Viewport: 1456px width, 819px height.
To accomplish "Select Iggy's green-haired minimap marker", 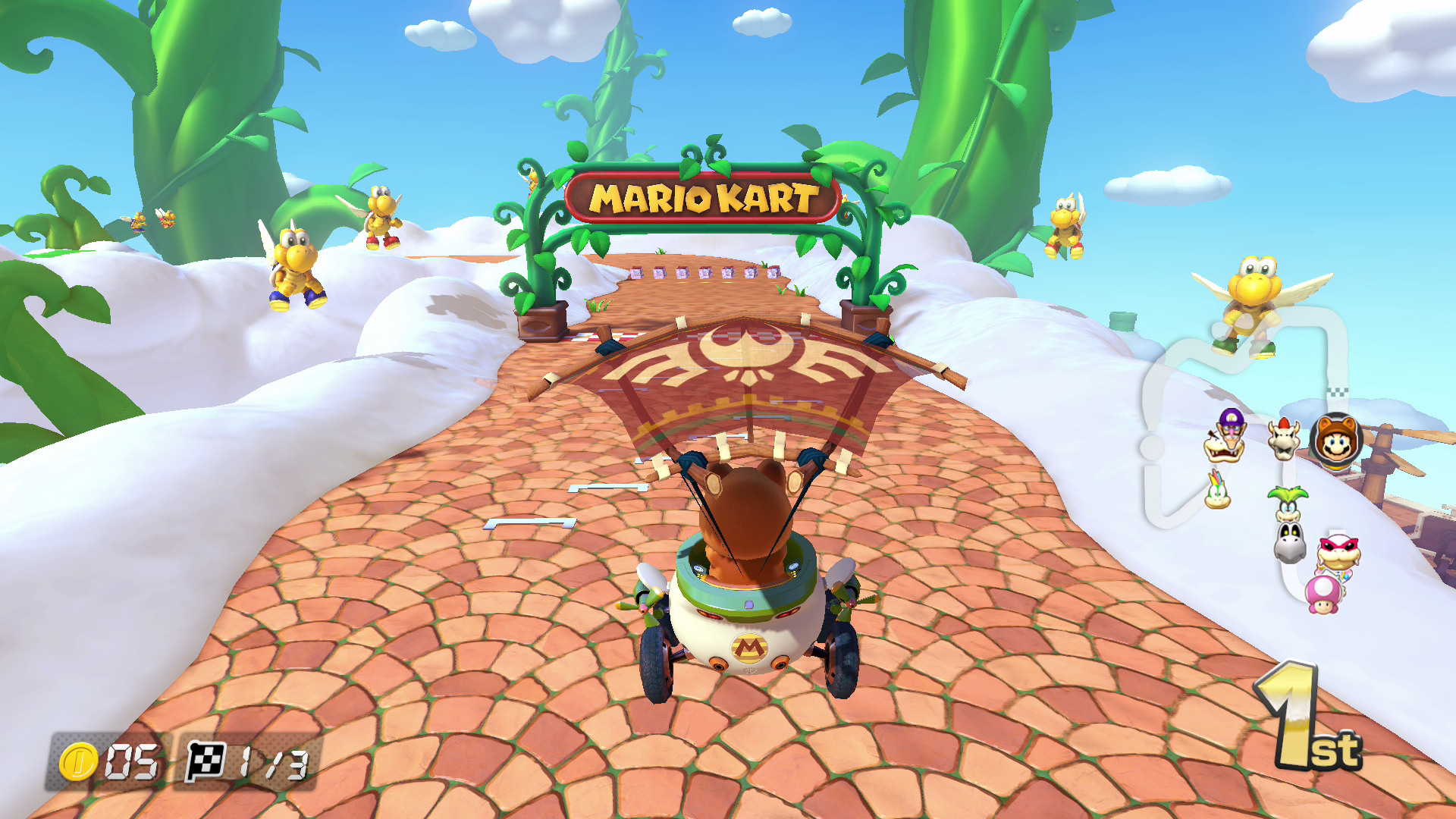I will click(1287, 503).
